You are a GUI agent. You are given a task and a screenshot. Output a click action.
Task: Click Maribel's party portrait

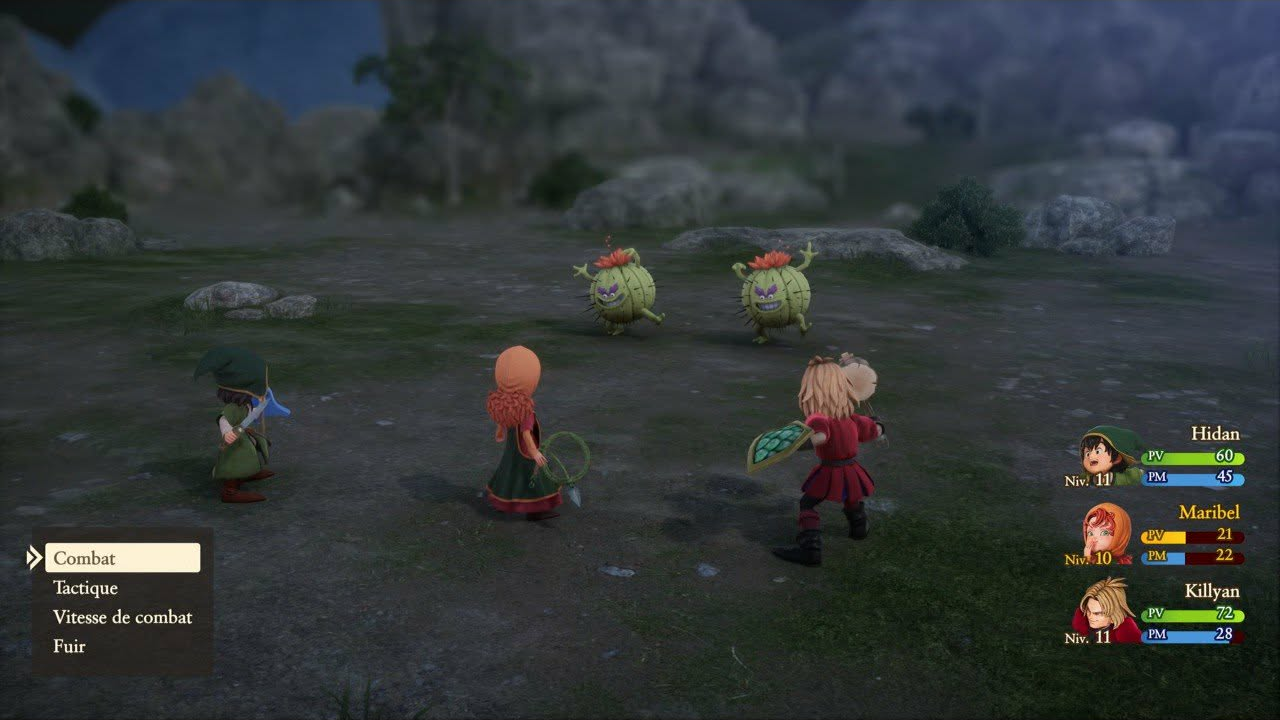point(1108,534)
